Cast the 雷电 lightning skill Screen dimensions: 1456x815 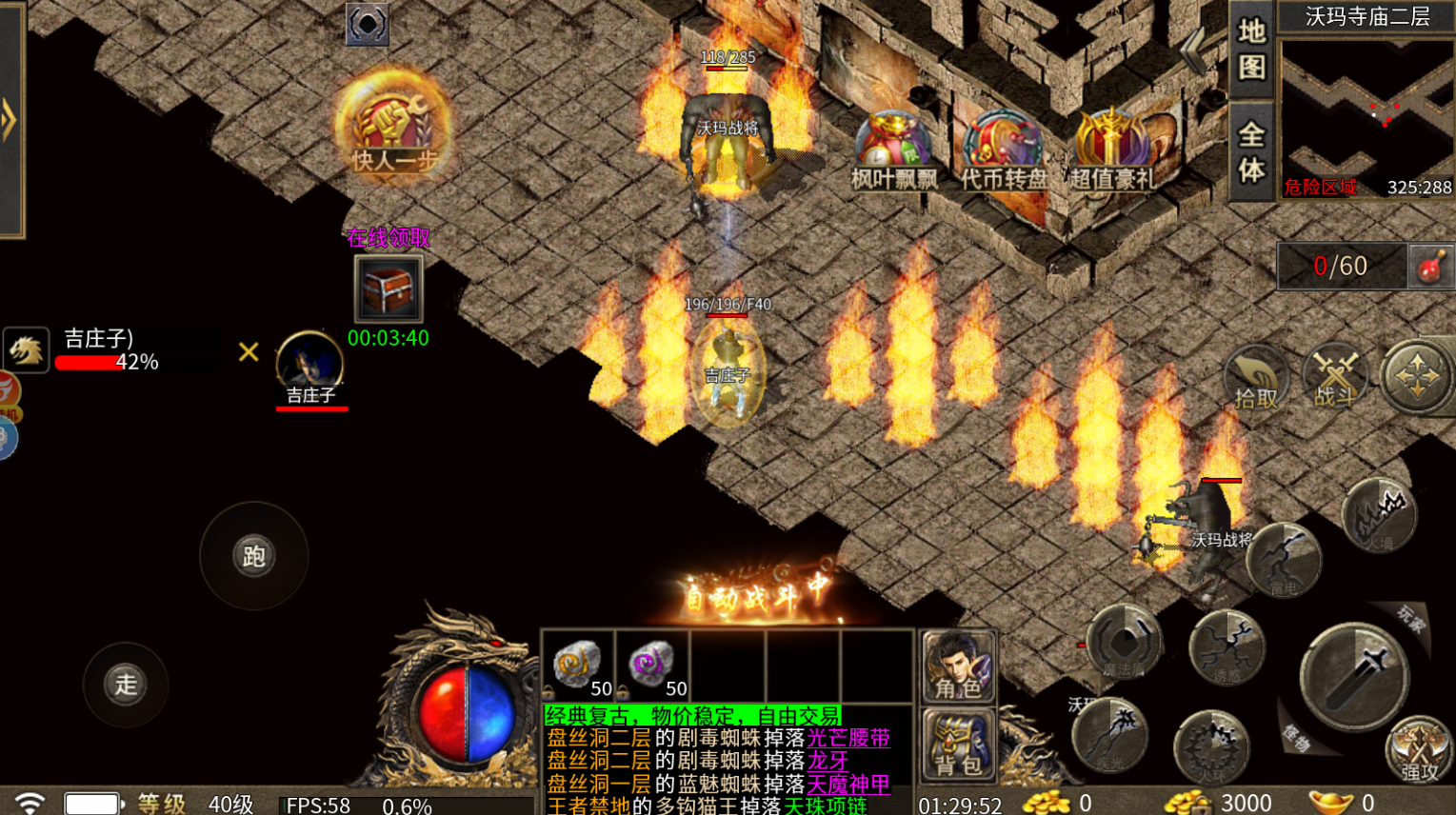tap(1284, 562)
